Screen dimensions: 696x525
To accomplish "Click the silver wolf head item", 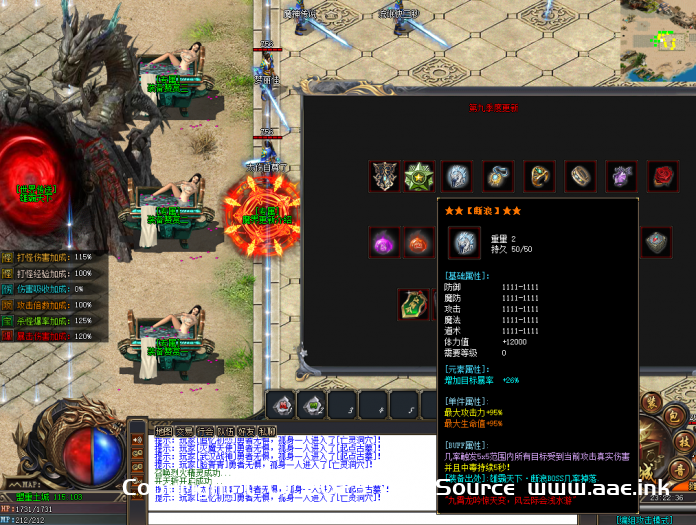I will click(457, 177).
